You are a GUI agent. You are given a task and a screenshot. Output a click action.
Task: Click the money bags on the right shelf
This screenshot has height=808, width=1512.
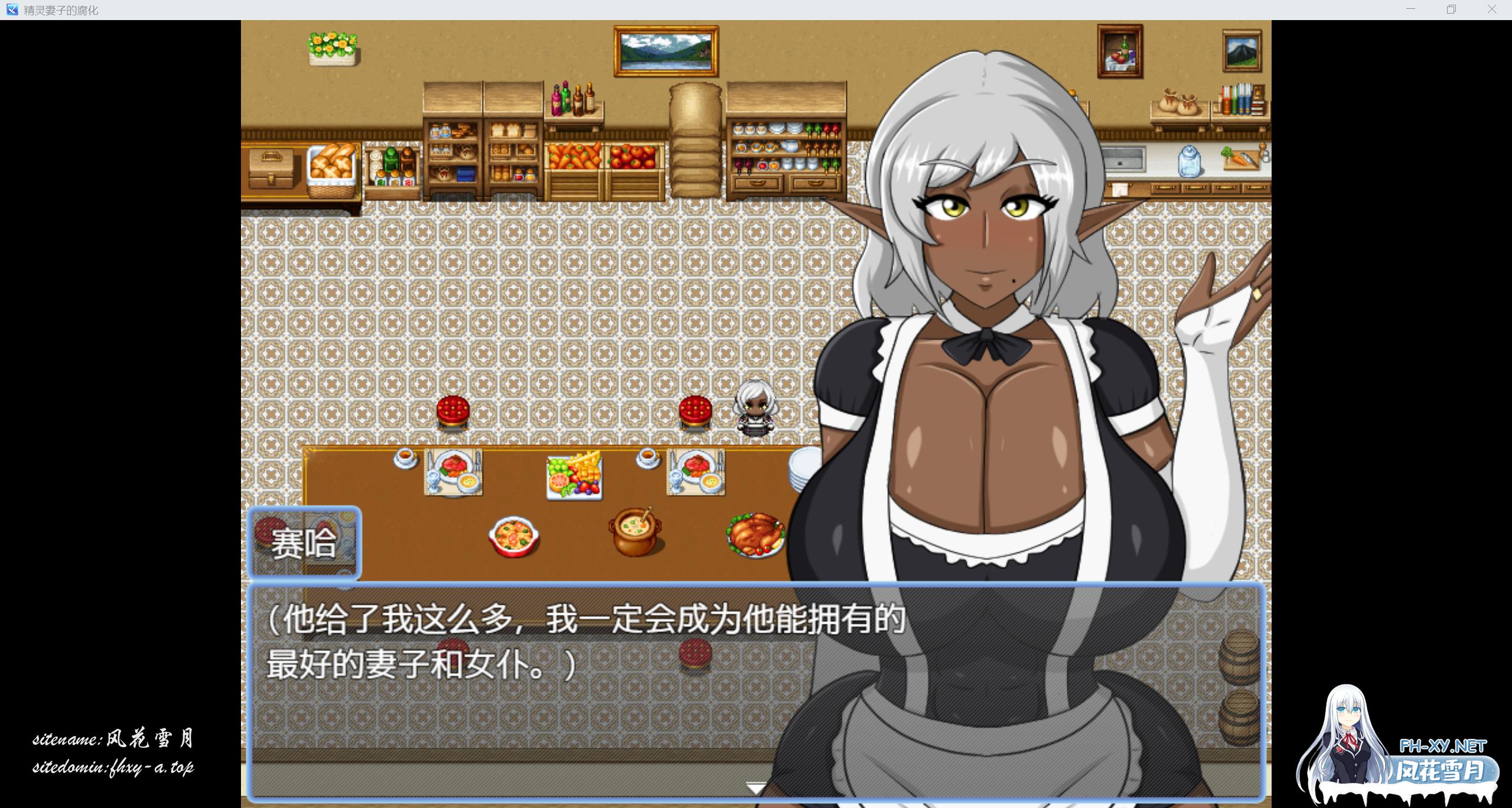click(1178, 103)
